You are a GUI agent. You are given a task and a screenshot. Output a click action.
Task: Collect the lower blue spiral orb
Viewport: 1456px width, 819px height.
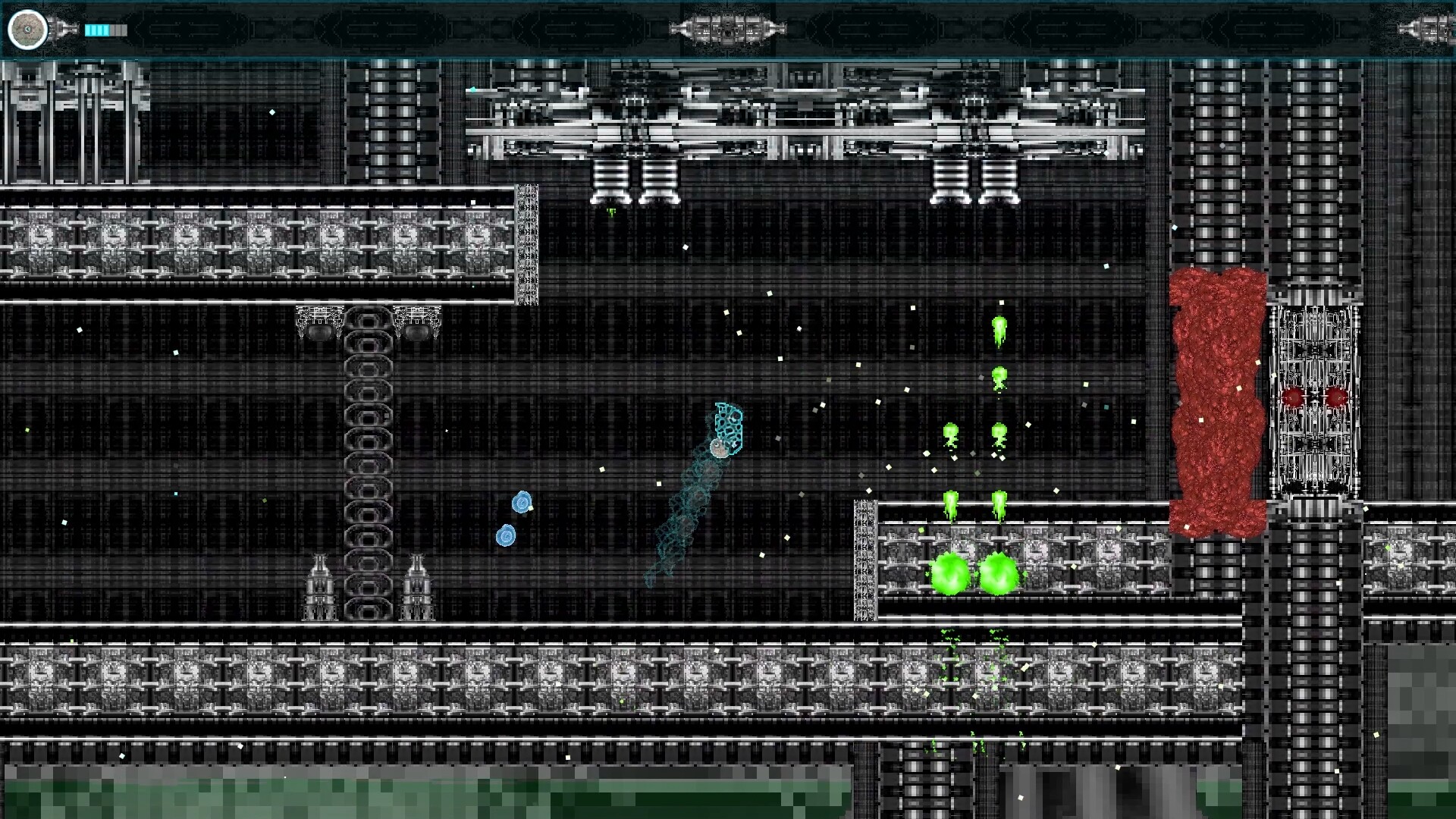coord(504,536)
